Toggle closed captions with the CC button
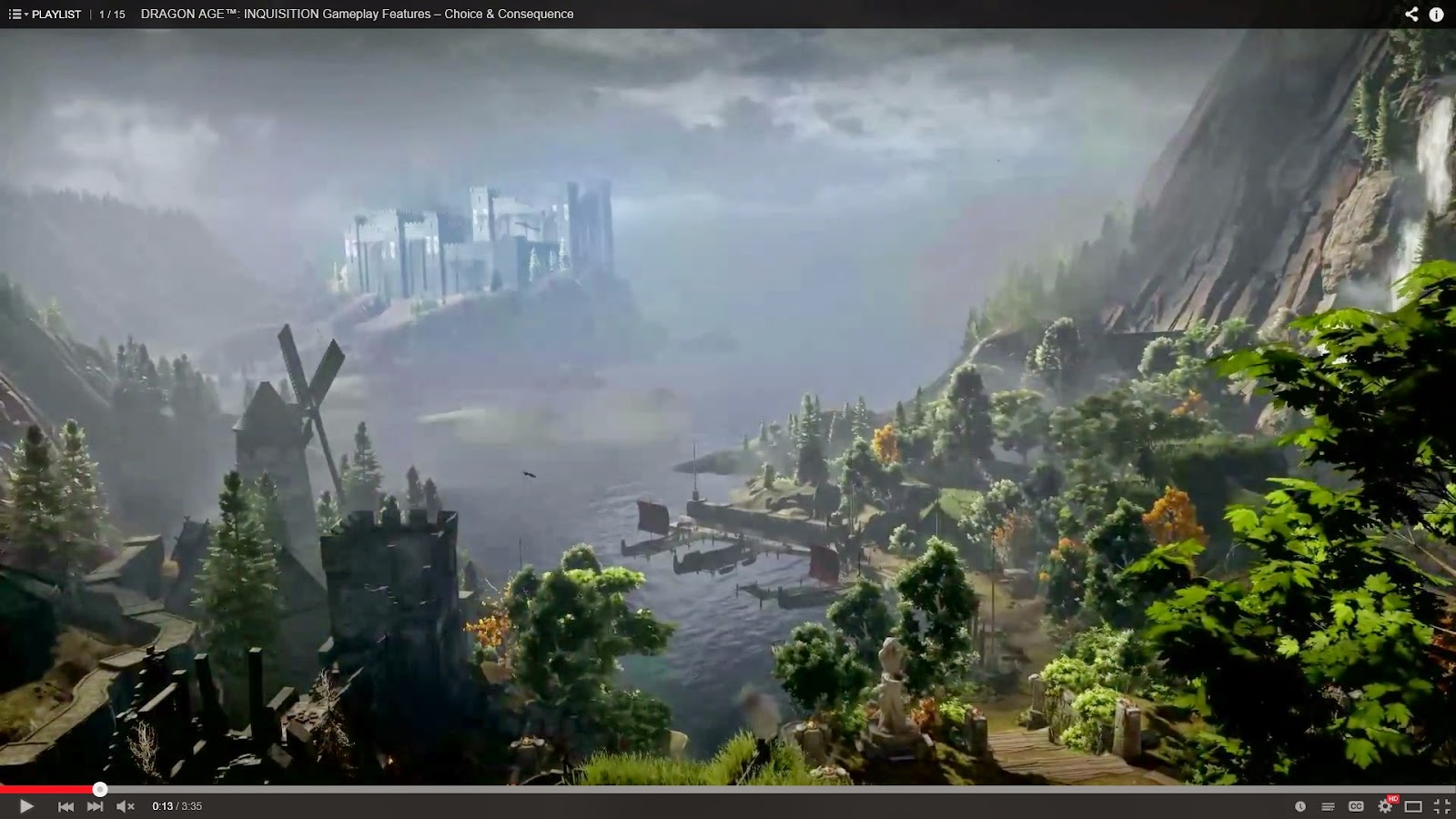The height and width of the screenshot is (819, 1456). [1355, 806]
